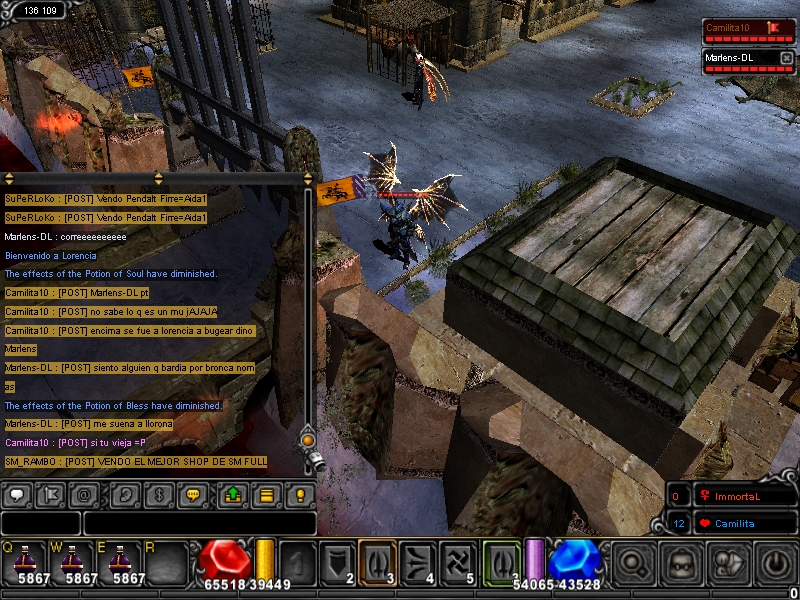The width and height of the screenshot is (800, 600).
Task: Activate the shield skill in slot 2
Action: click(338, 560)
